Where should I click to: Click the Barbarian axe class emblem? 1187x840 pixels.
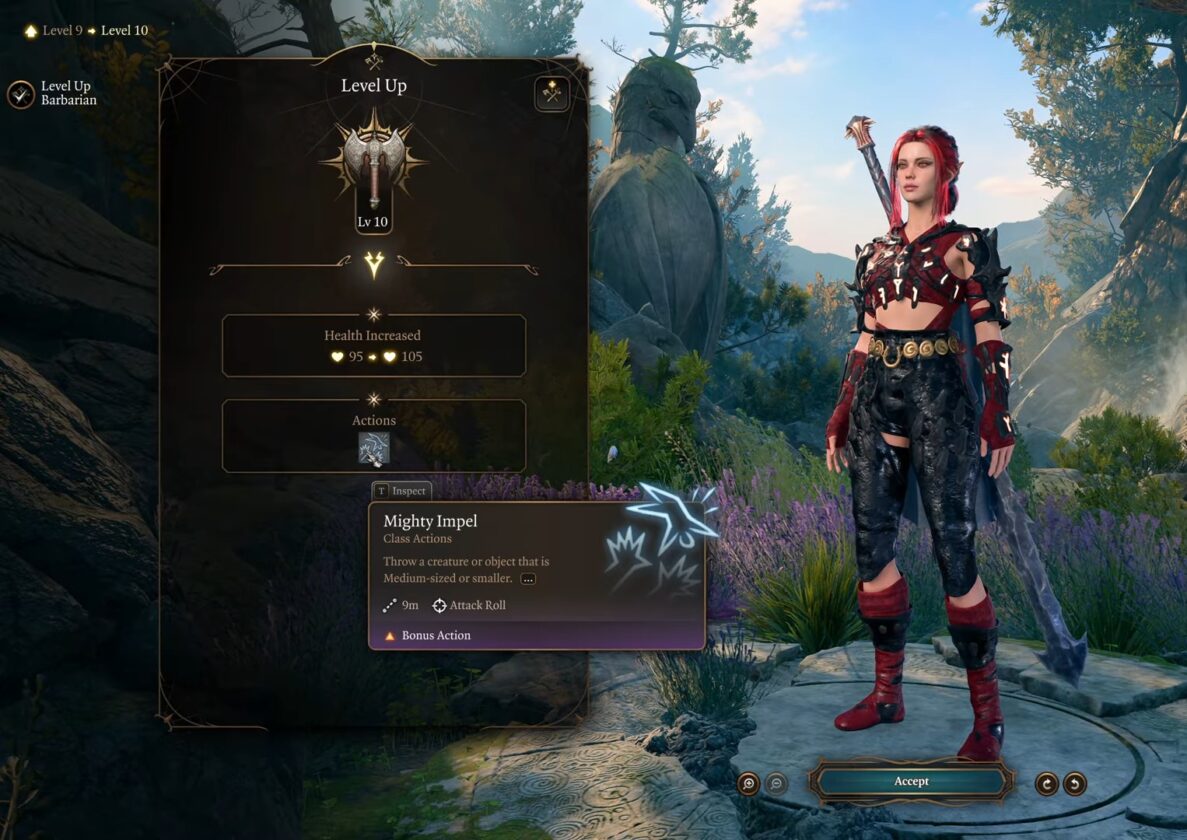pyautogui.click(x=373, y=159)
